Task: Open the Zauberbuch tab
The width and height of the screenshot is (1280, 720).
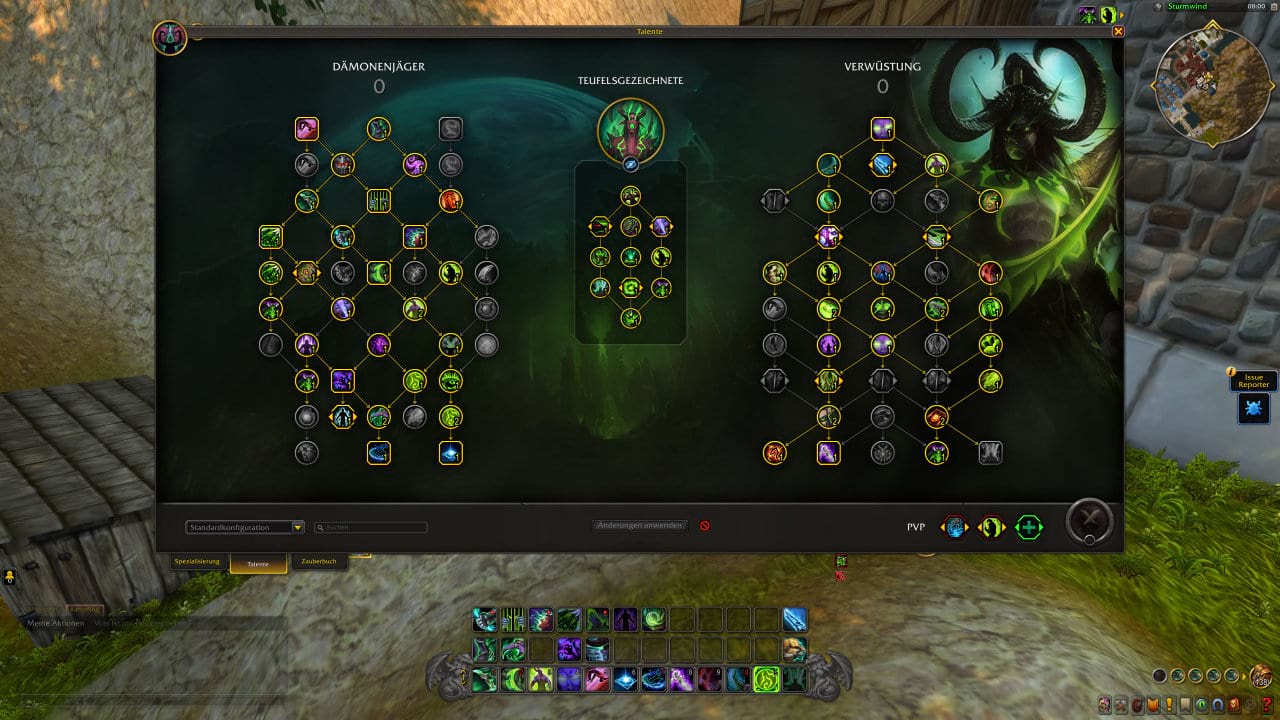Action: point(320,562)
